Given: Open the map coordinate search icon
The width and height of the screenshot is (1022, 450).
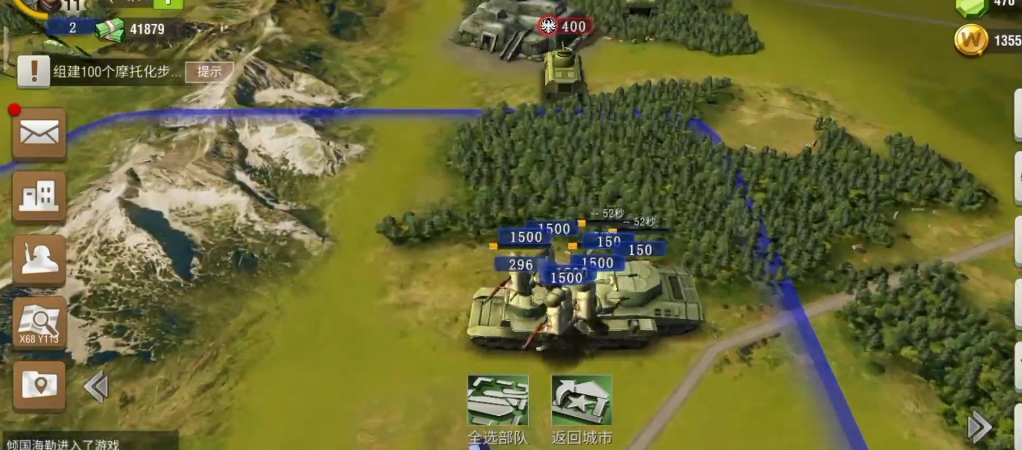Looking at the screenshot, I should click(39, 322).
